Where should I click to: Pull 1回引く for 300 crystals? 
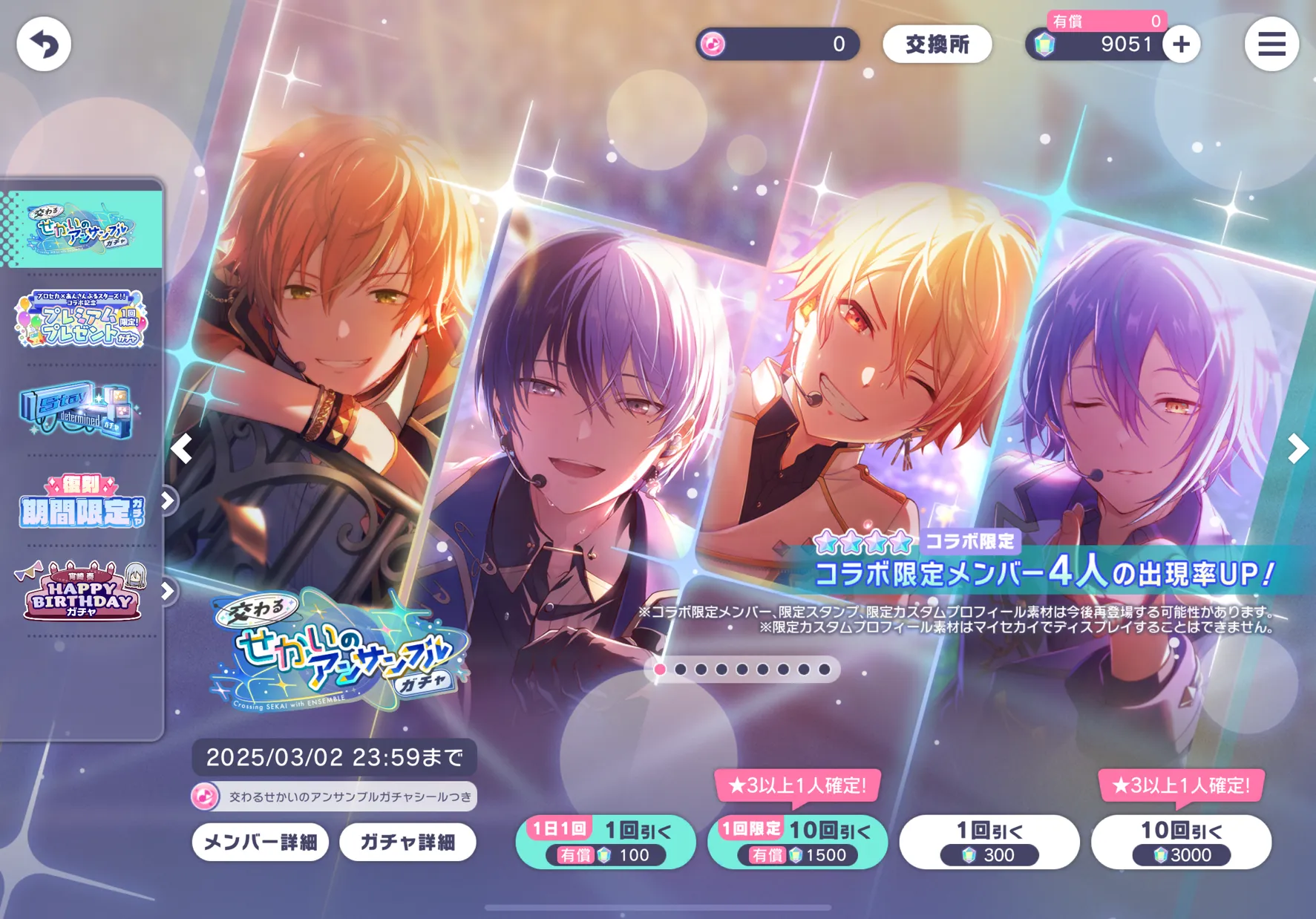click(989, 842)
